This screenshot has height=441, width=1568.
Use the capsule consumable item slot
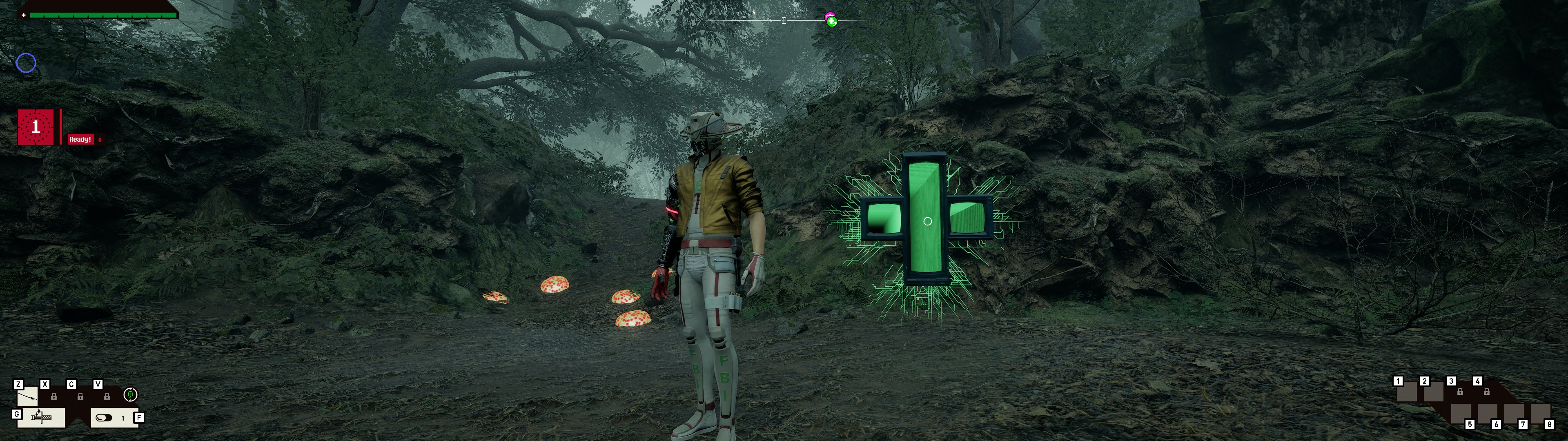pos(105,418)
